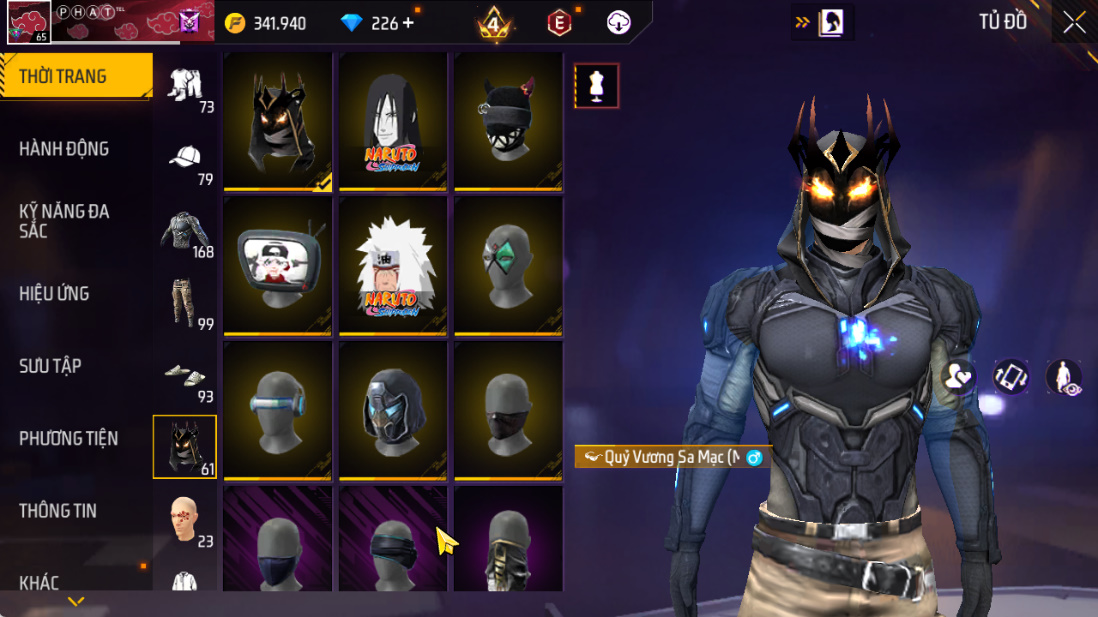Close the wardrobe with the X button

tap(1074, 23)
